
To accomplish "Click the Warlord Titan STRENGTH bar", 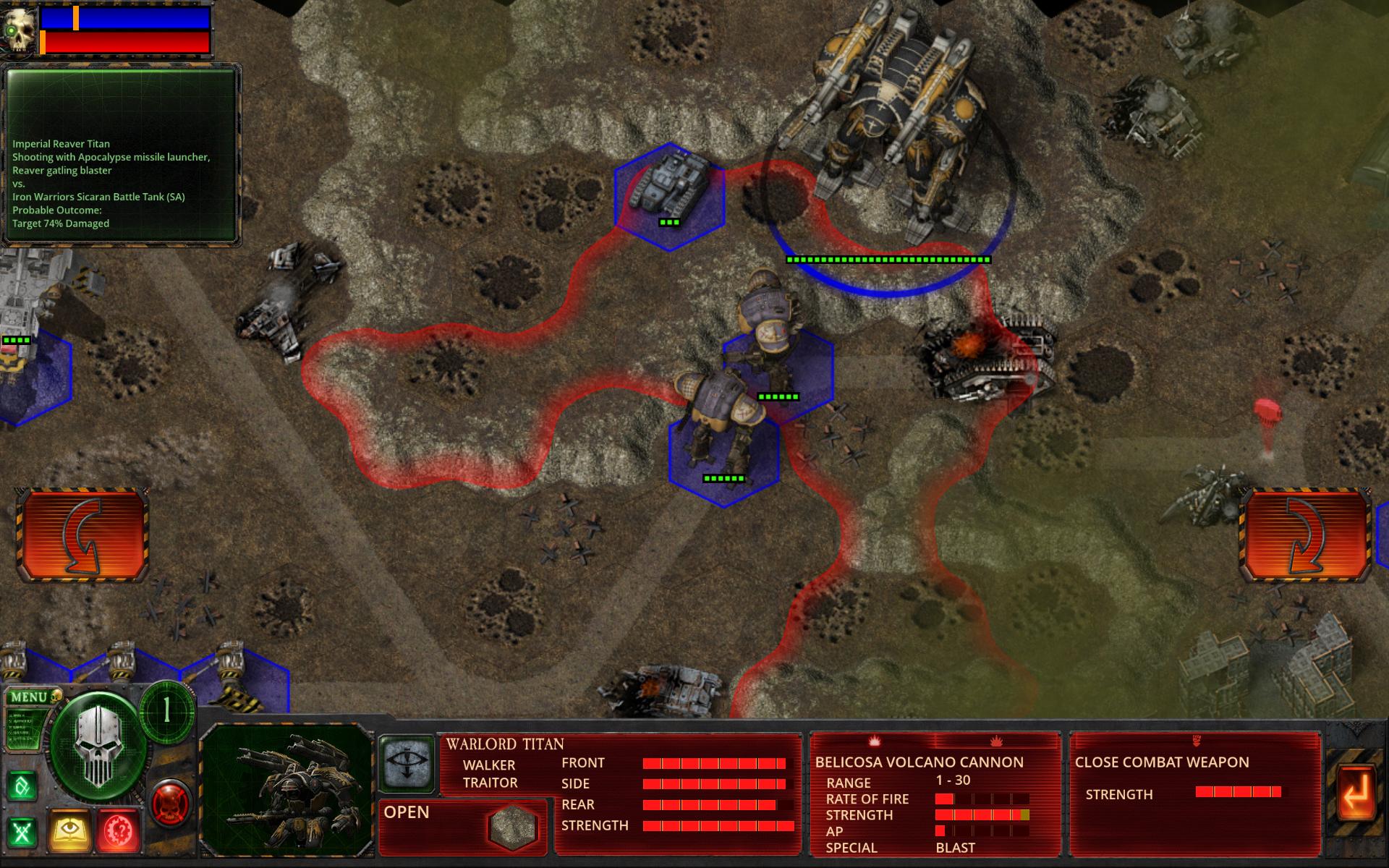I will tap(716, 824).
